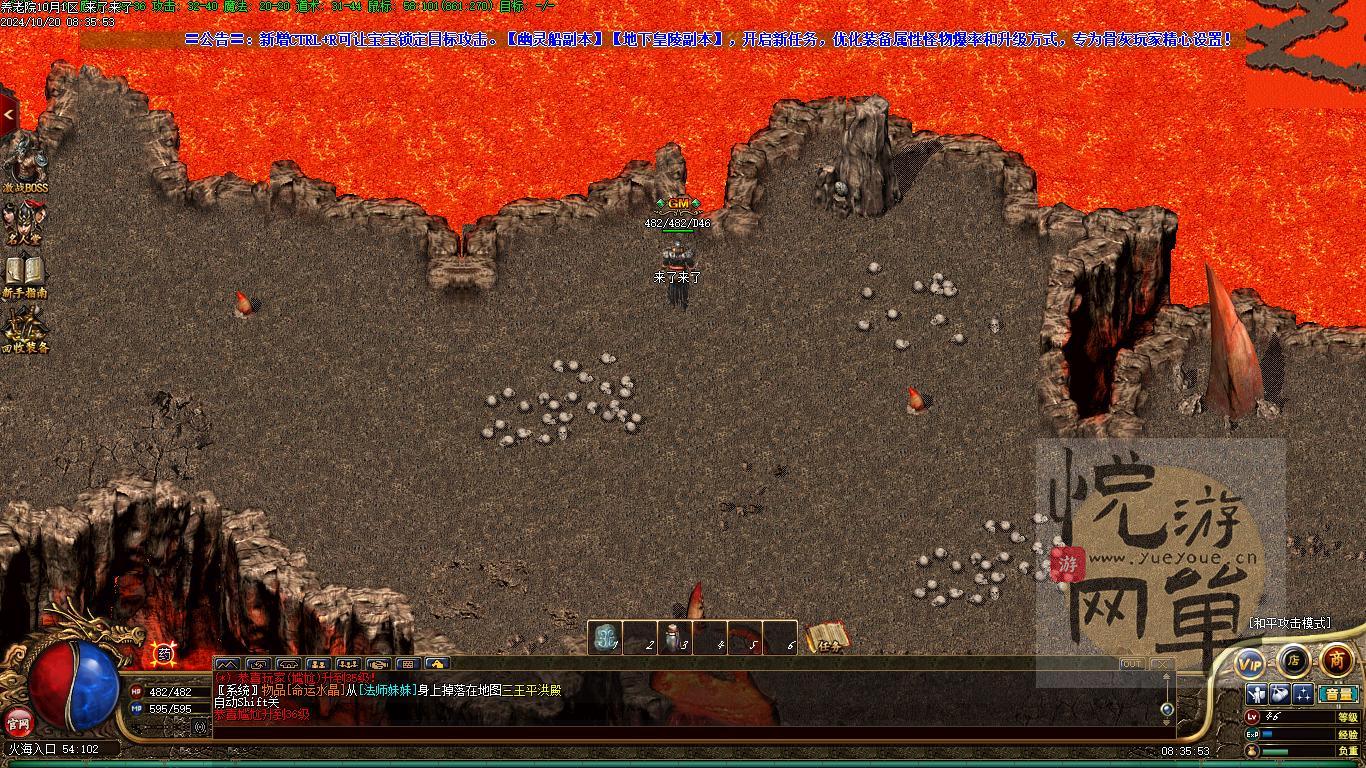Open the 店 shop button

click(1293, 660)
